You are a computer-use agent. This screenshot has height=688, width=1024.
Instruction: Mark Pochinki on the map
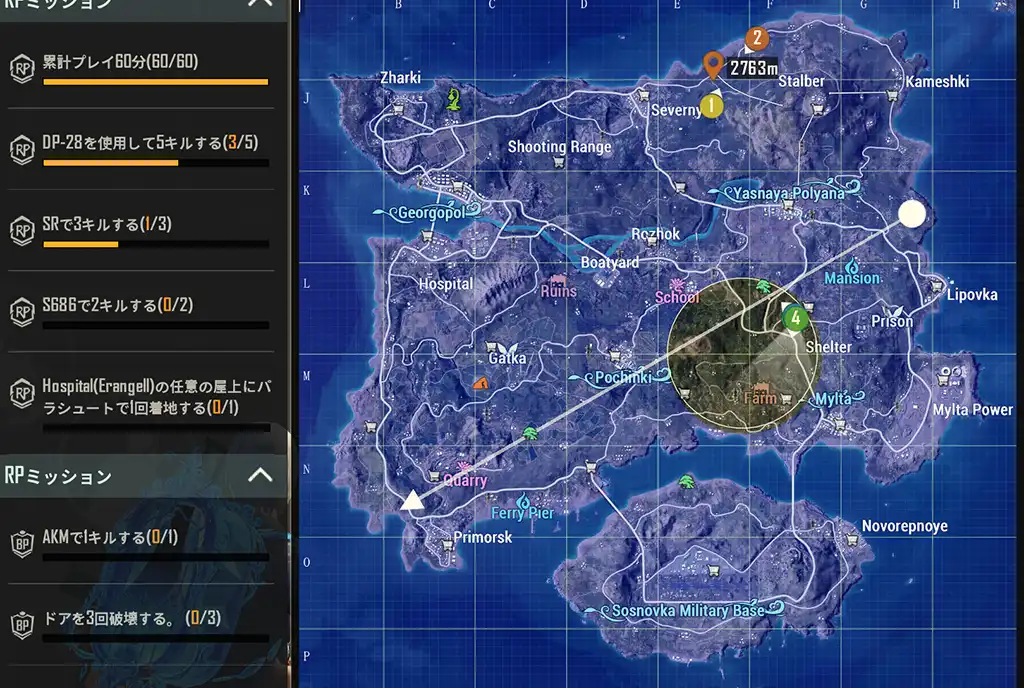coord(623,378)
